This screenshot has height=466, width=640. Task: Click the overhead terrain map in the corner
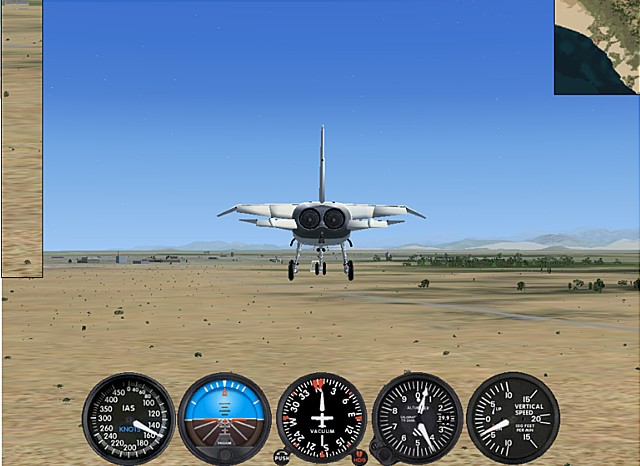click(597, 47)
